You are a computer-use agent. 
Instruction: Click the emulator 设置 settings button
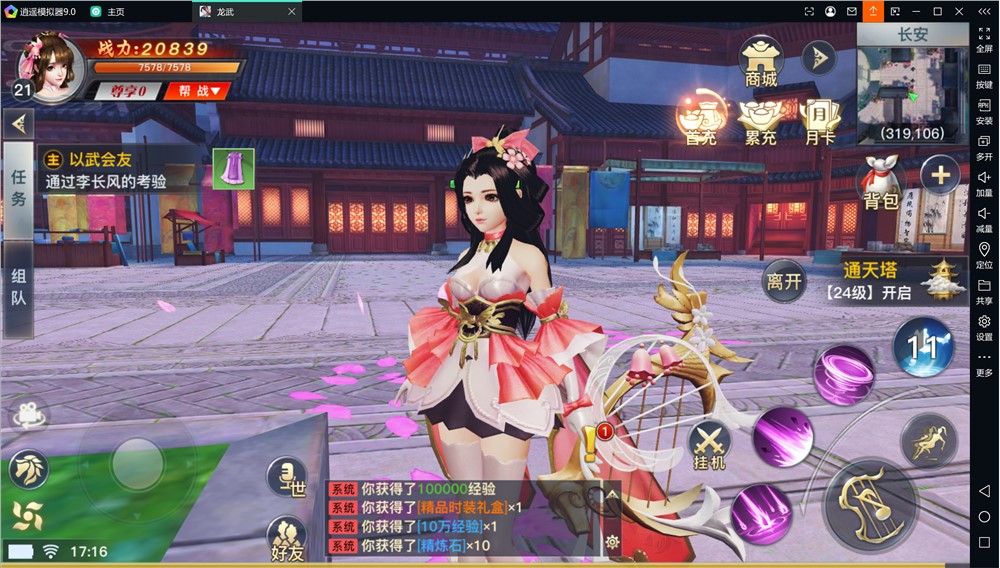tap(984, 328)
